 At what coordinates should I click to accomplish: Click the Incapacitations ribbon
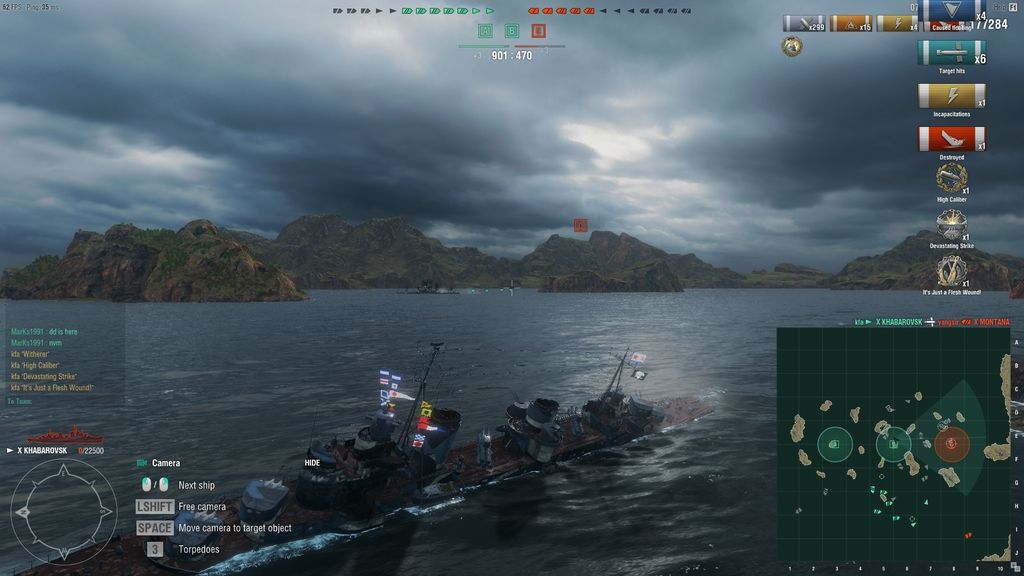click(951, 96)
